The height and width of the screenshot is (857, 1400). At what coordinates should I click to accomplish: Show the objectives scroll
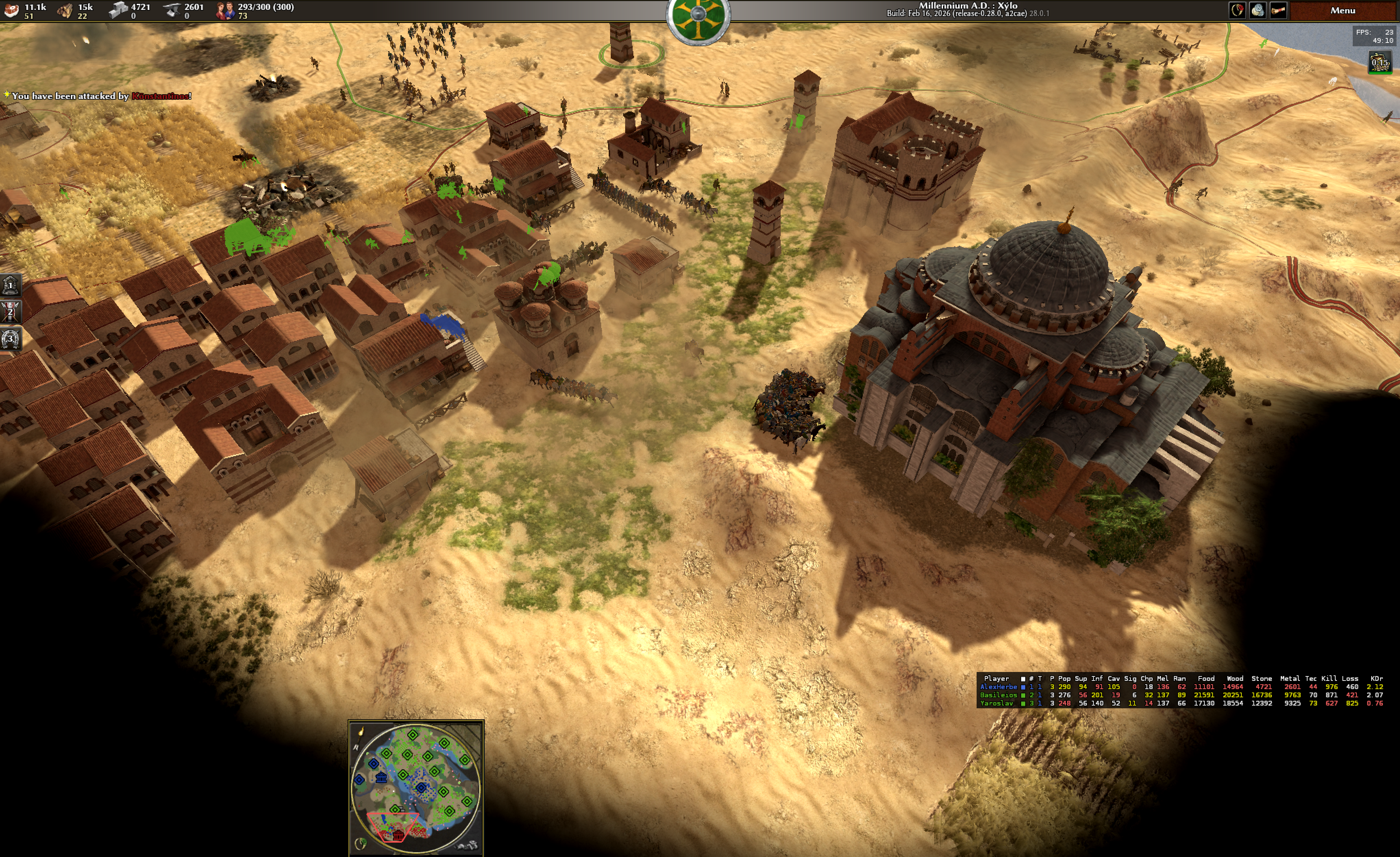tap(1278, 10)
